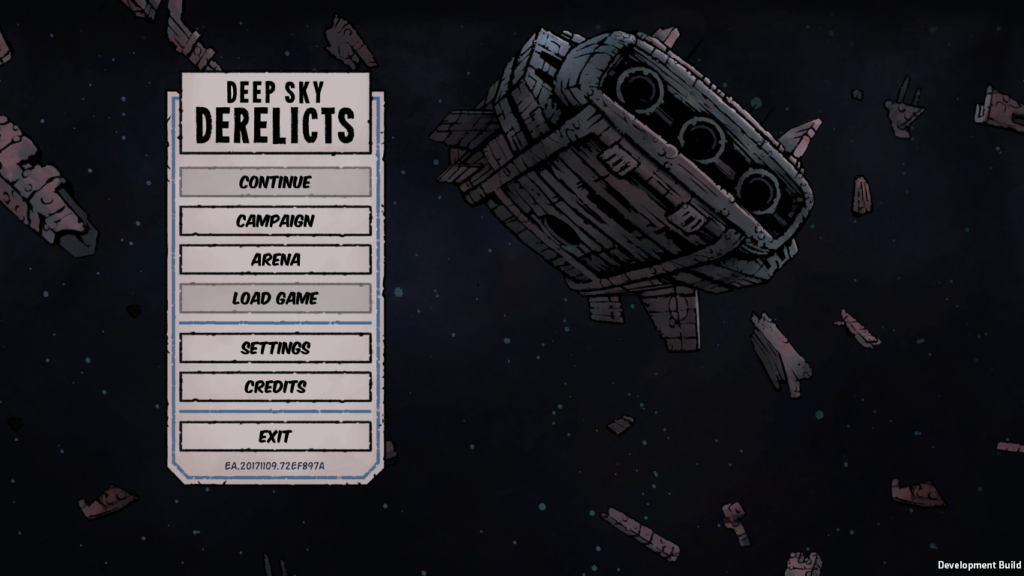Enter the Arena mode
The height and width of the screenshot is (576, 1024).
[275, 259]
